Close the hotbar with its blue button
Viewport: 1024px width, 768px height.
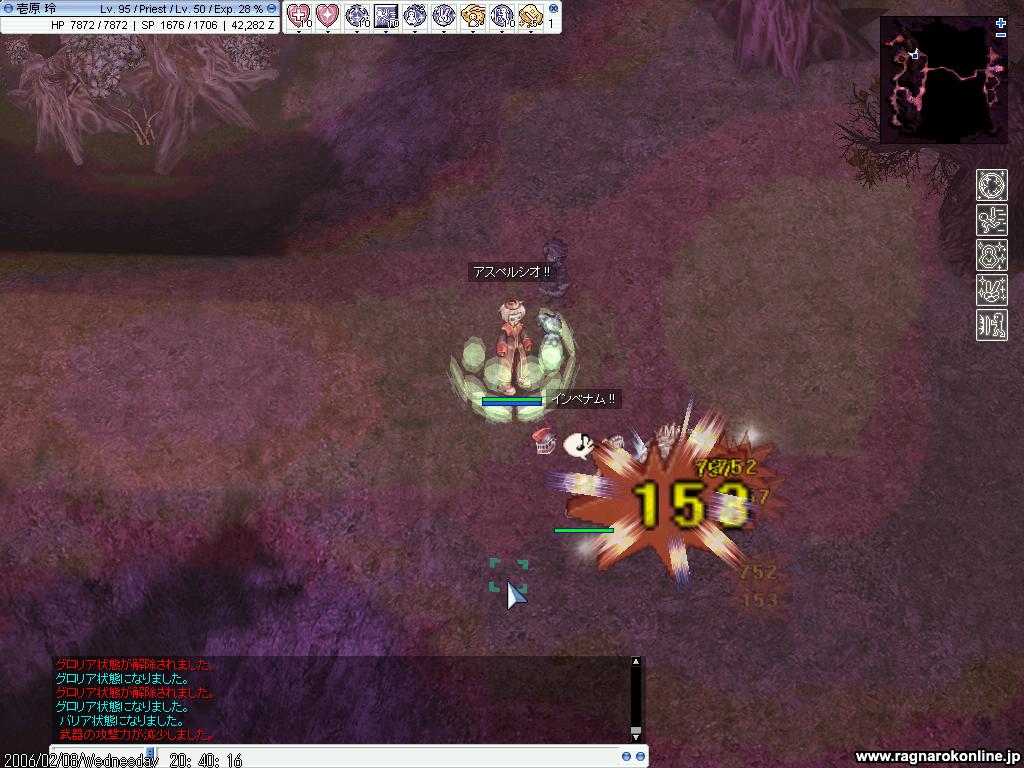coord(553,8)
